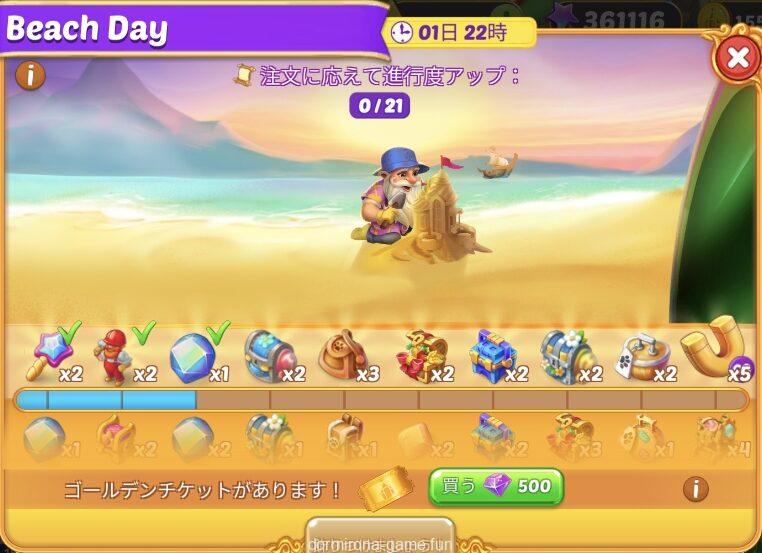The height and width of the screenshot is (553, 762).
Task: Close the Beach Day event window
Action: (x=738, y=59)
